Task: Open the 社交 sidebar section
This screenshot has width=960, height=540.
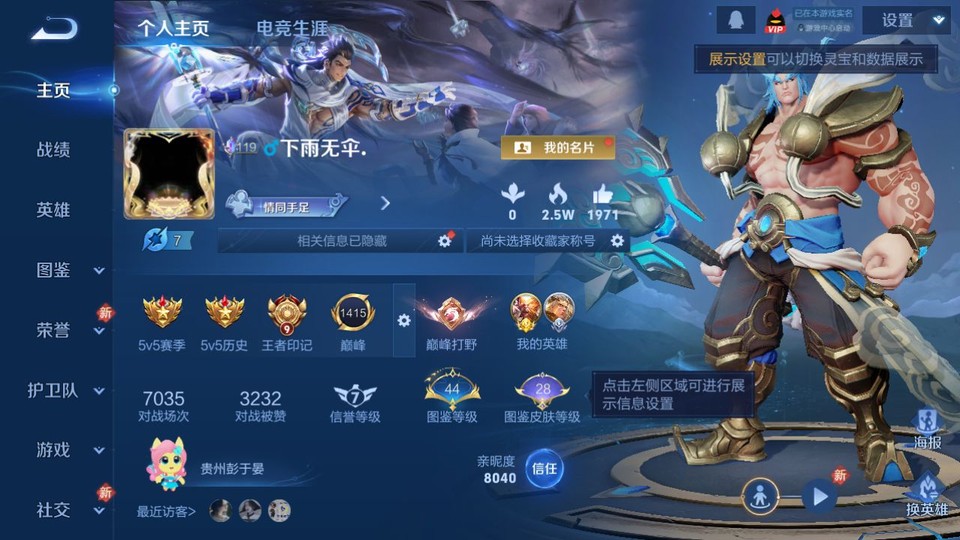Action: coord(53,510)
